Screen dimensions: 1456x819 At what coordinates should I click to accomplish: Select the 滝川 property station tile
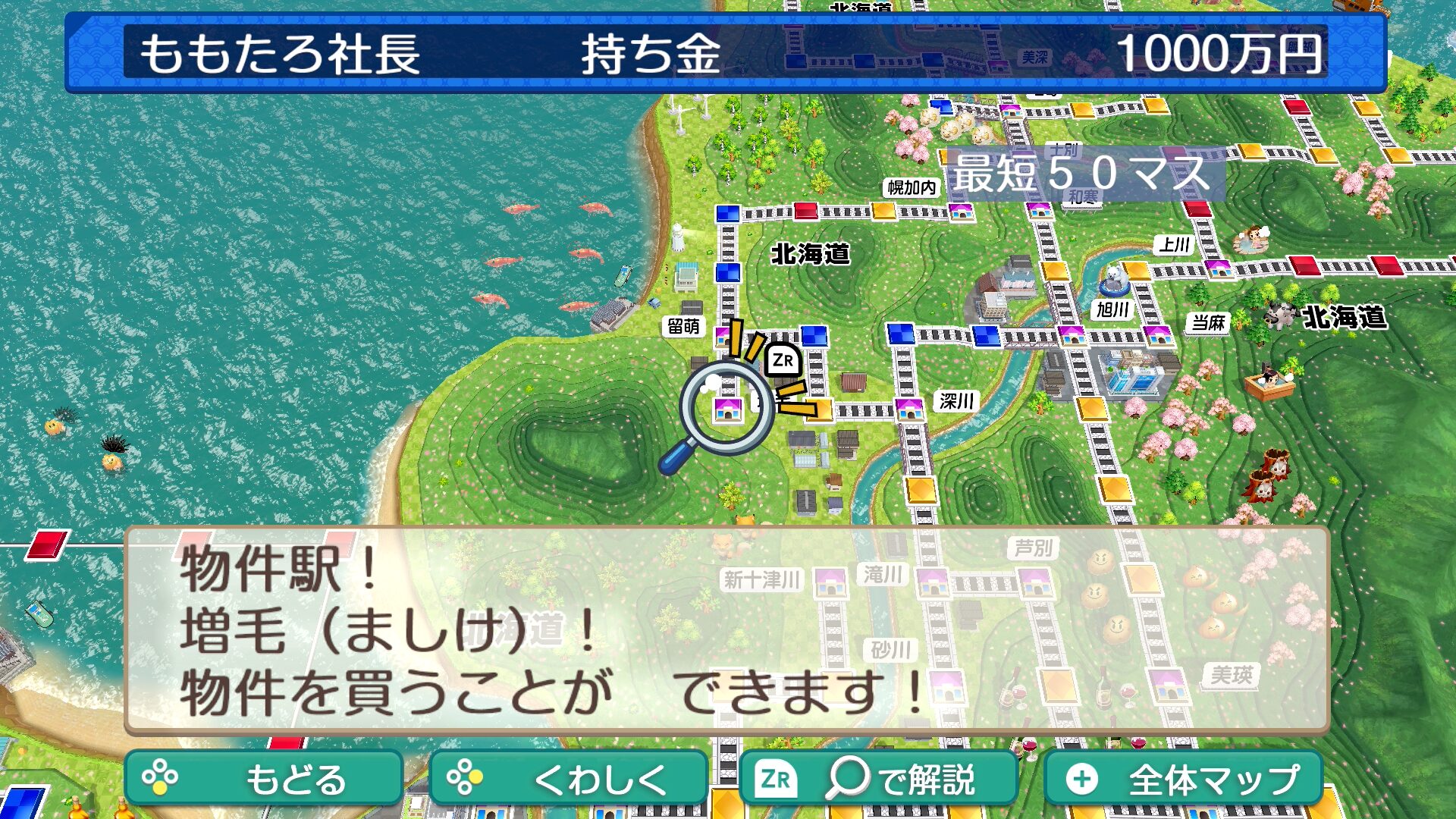click(x=932, y=582)
